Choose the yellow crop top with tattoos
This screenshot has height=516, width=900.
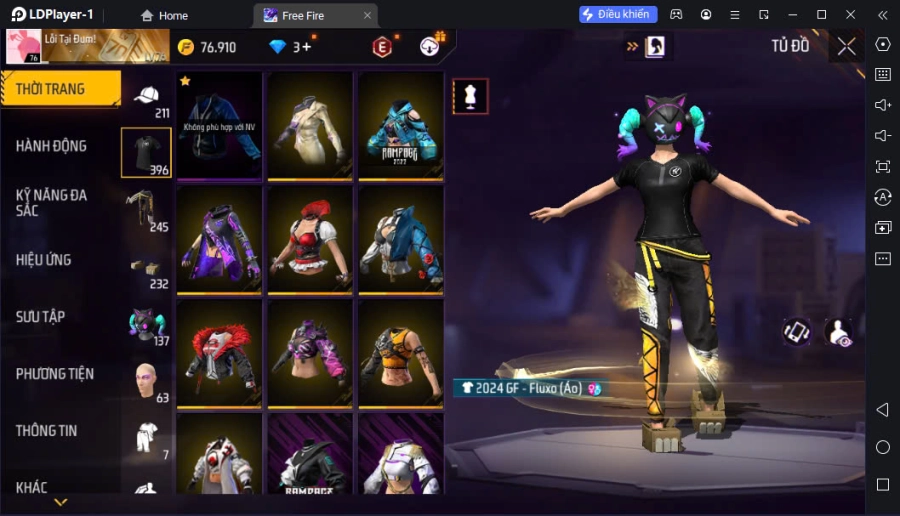[x=401, y=353]
